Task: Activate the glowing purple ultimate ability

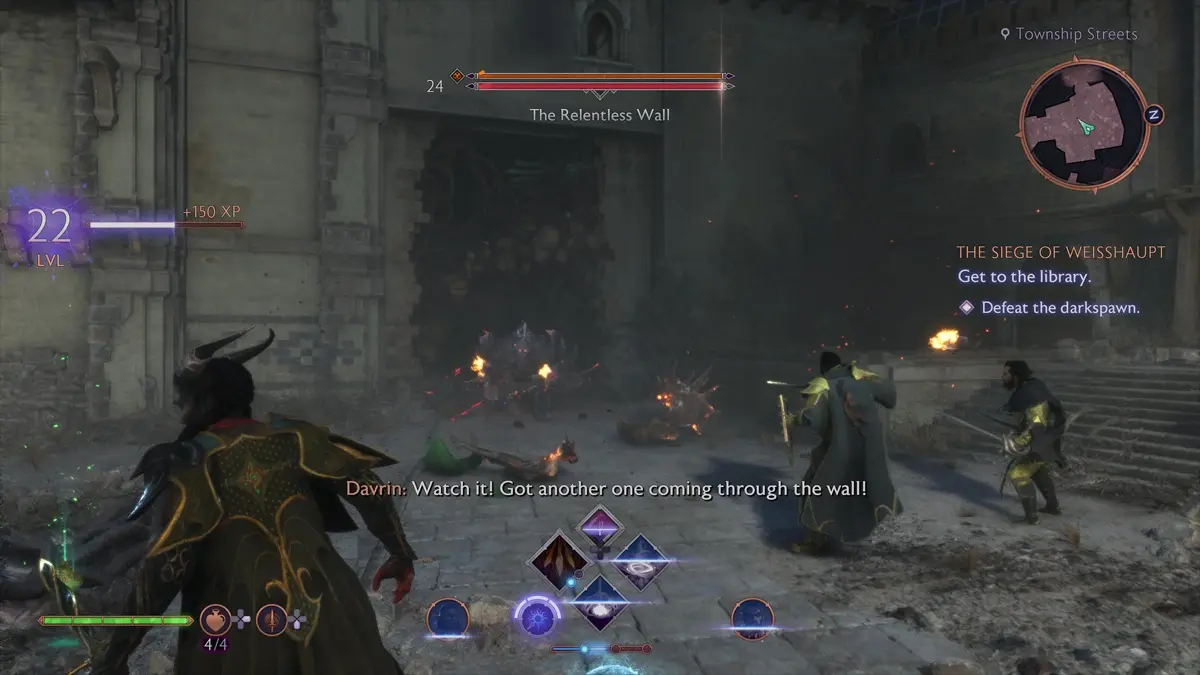Action: coord(535,615)
